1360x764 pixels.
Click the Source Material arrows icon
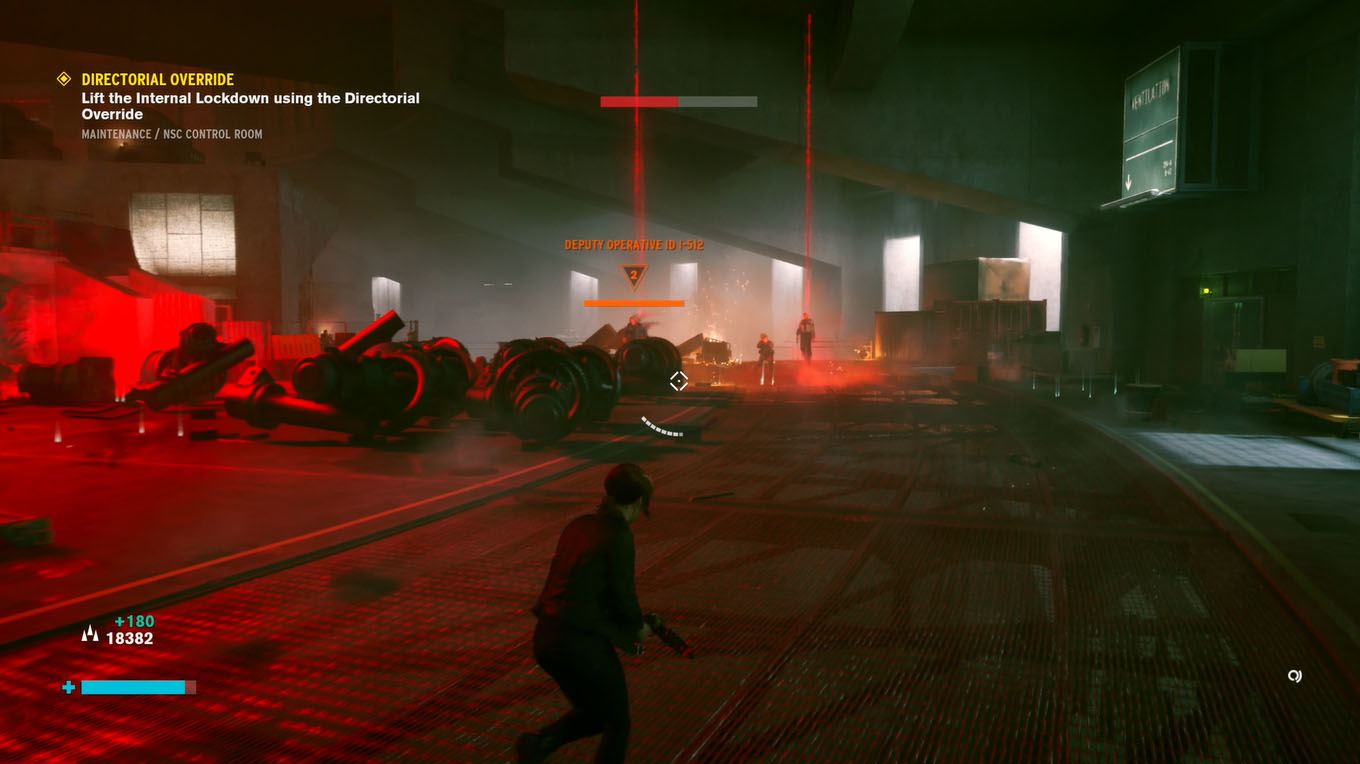[90, 633]
